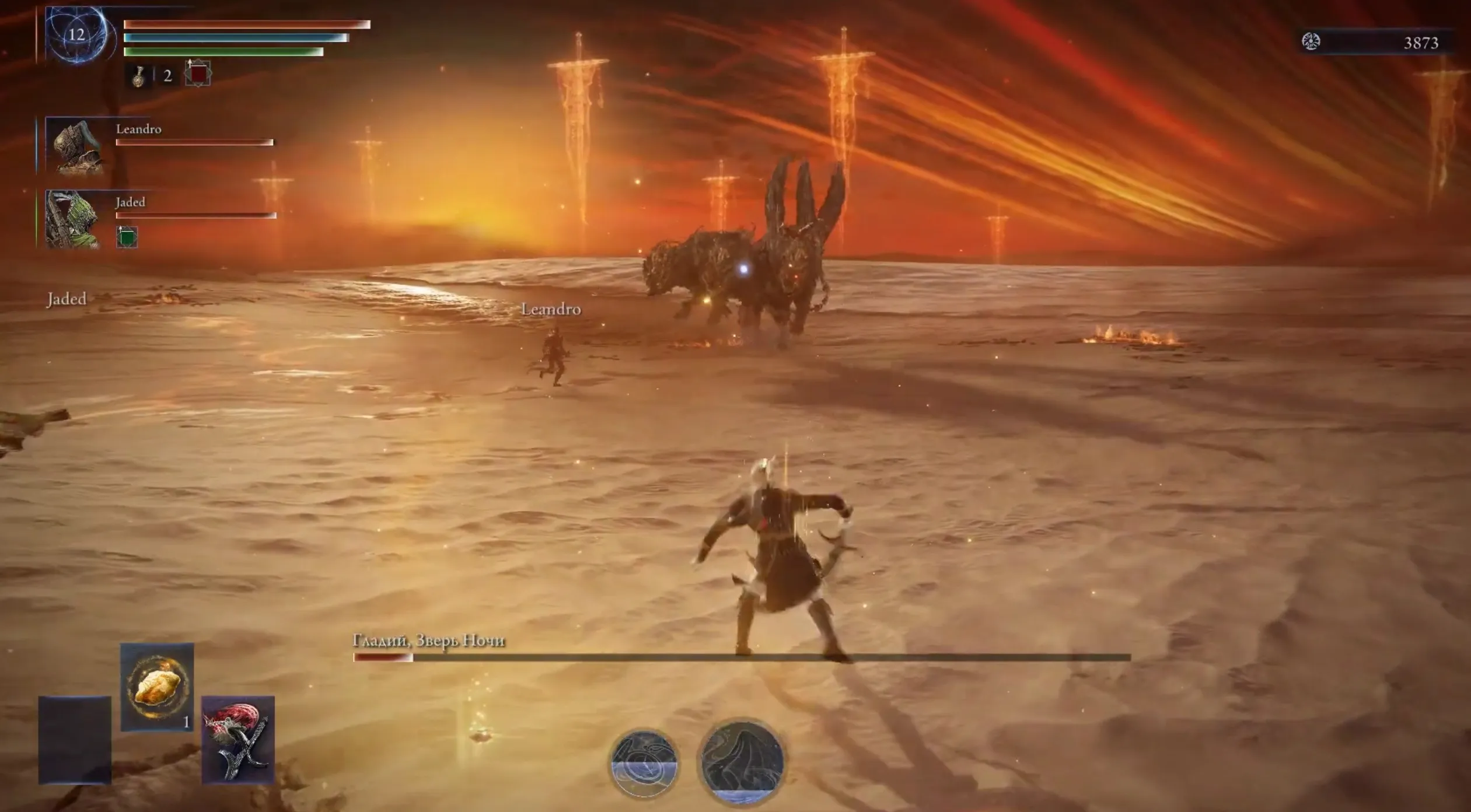The image size is (1471, 812).
Task: Inspect Jaded's green buff icon
Action: pos(127,237)
